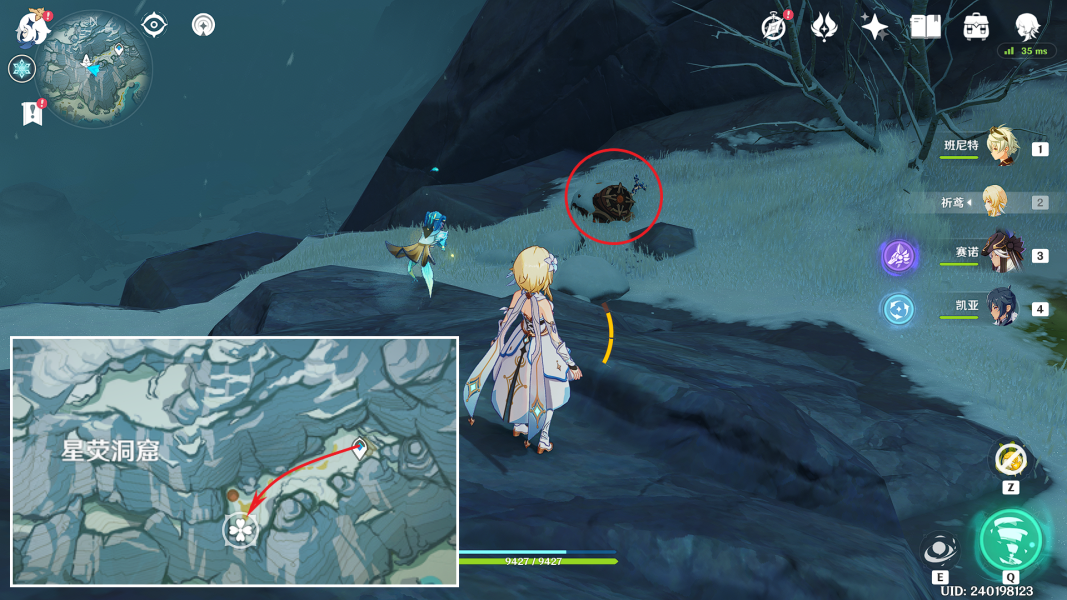
Task: Open the compass events icon
Action: (x=773, y=27)
